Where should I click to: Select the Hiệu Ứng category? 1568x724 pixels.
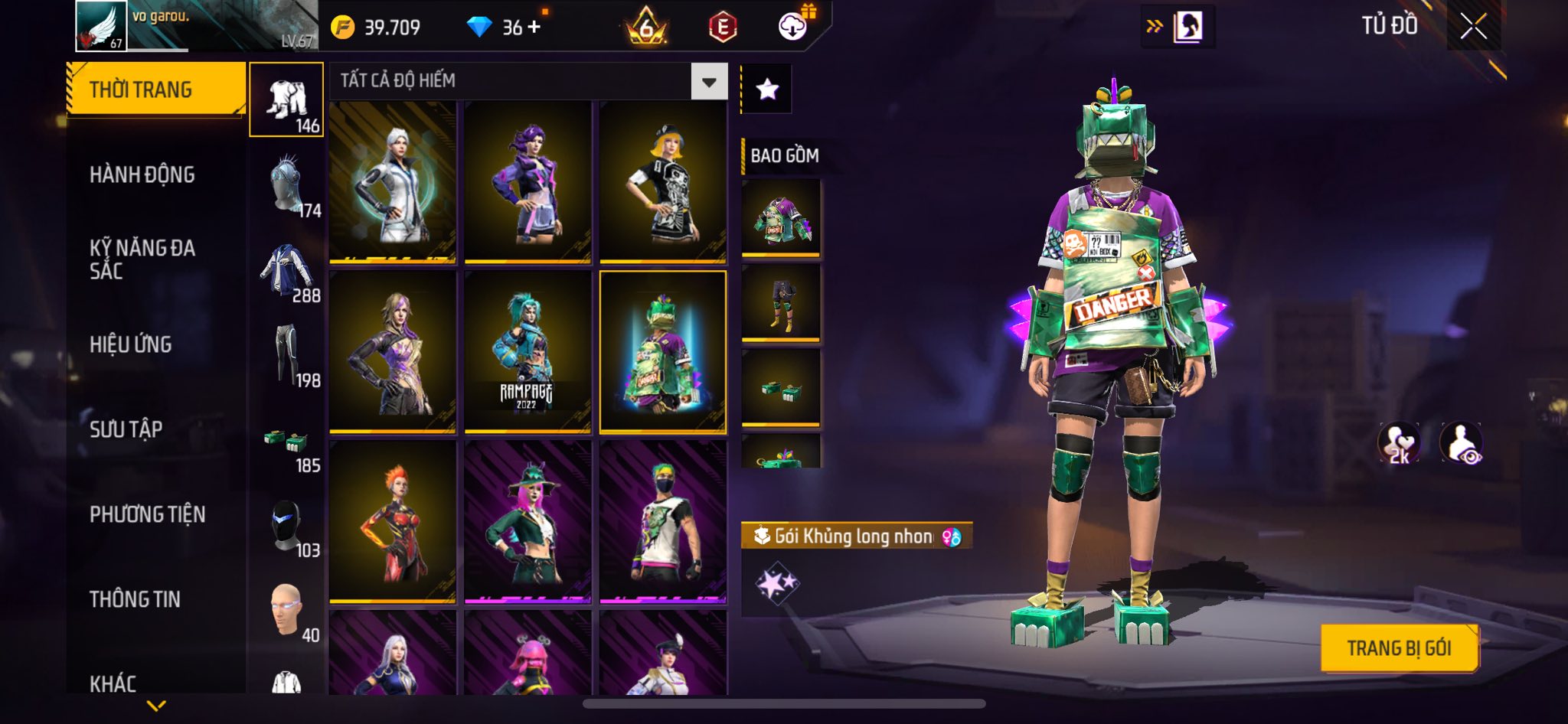131,345
